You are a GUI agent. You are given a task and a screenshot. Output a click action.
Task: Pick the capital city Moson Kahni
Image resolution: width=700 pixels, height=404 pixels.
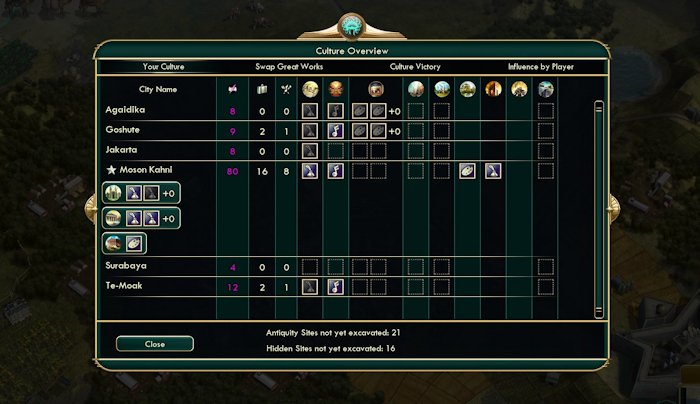[x=146, y=171]
